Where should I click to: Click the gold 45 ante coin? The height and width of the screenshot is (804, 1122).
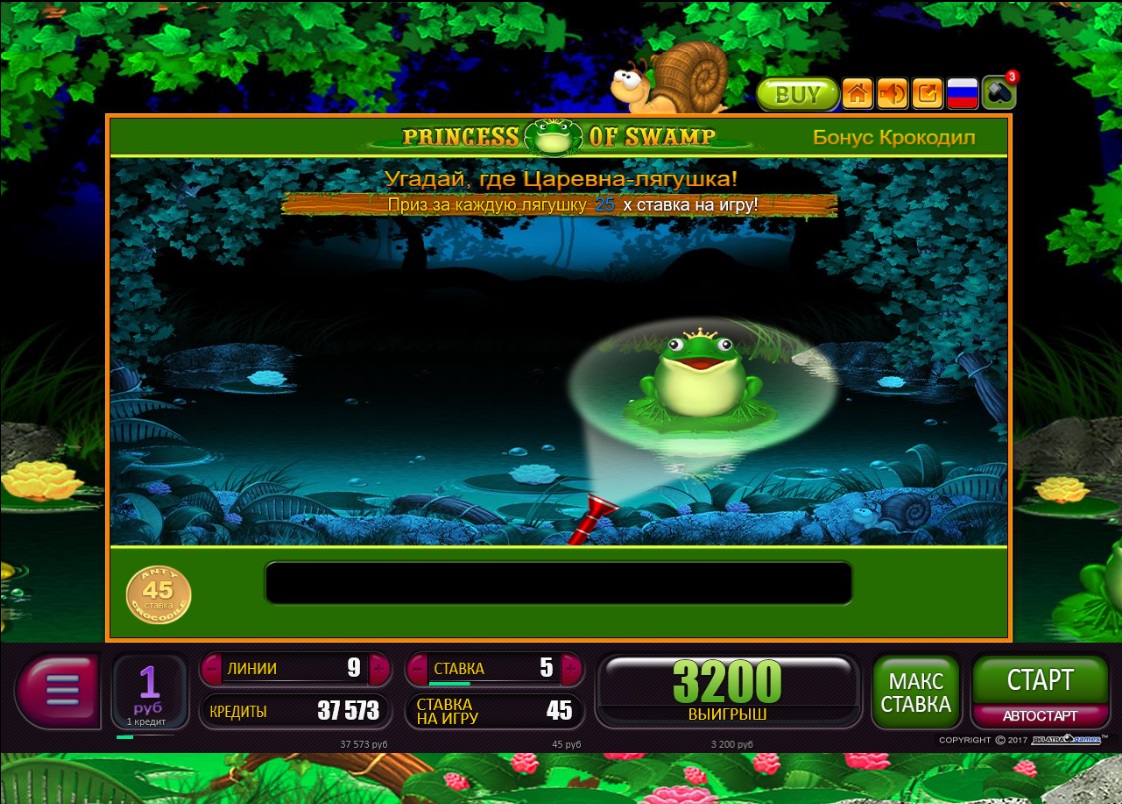point(158,593)
